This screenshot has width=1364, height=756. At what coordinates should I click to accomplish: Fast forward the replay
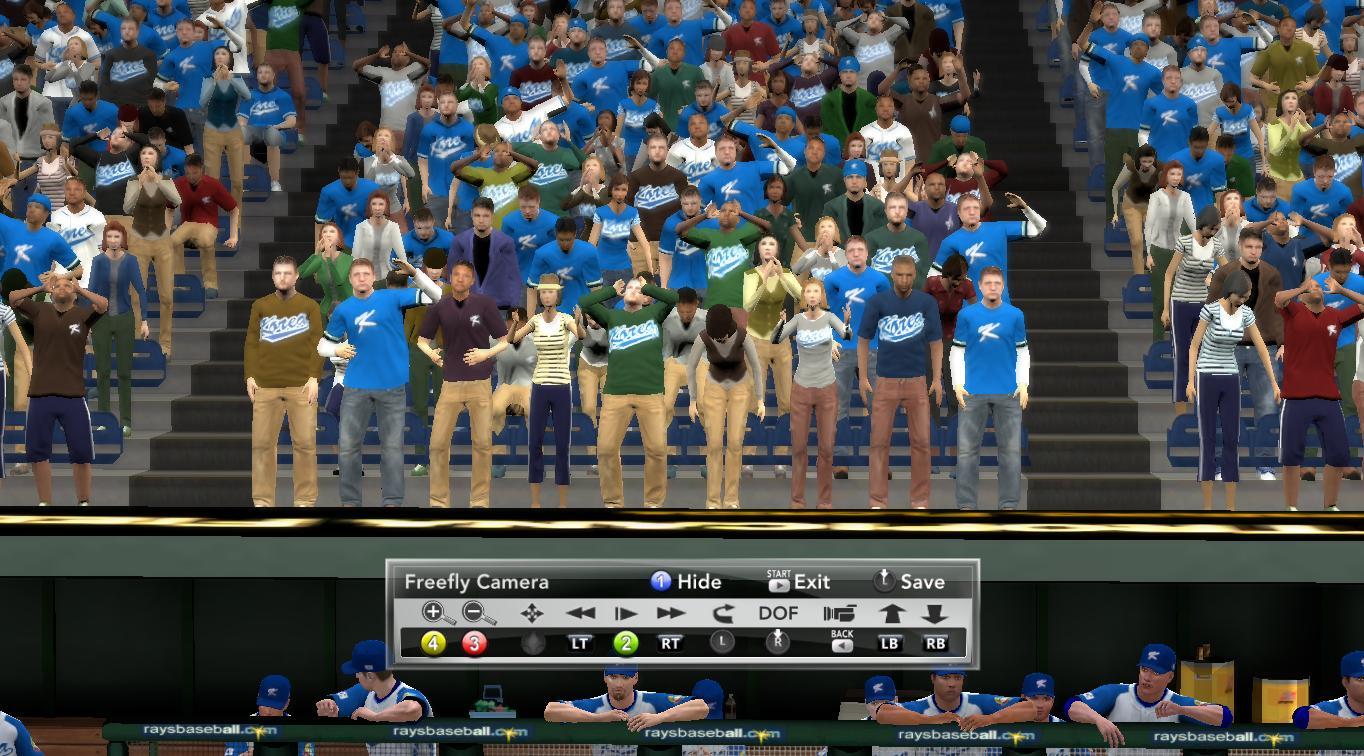(671, 613)
